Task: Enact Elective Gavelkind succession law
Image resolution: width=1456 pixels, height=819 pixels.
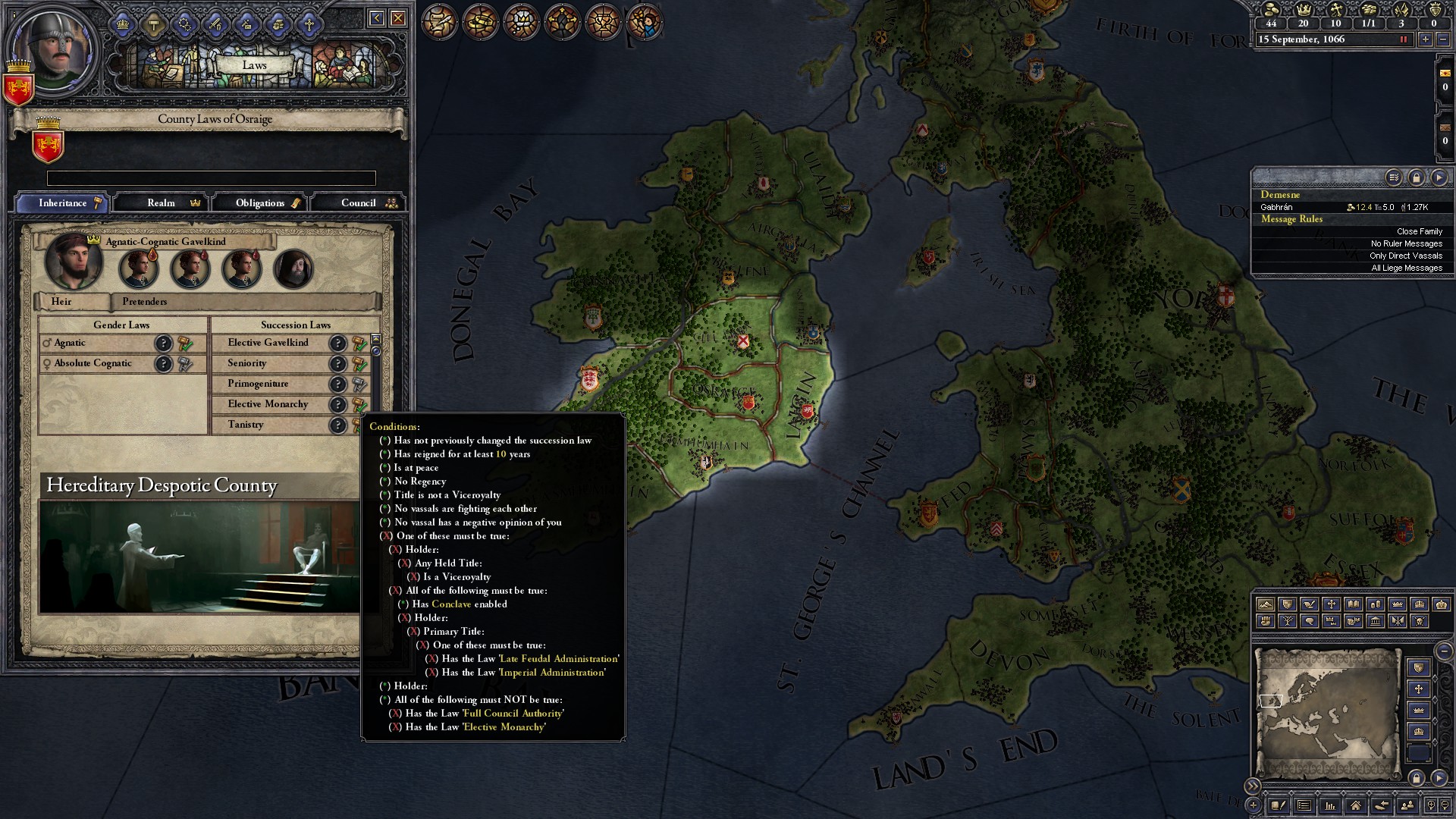Action: (x=359, y=344)
